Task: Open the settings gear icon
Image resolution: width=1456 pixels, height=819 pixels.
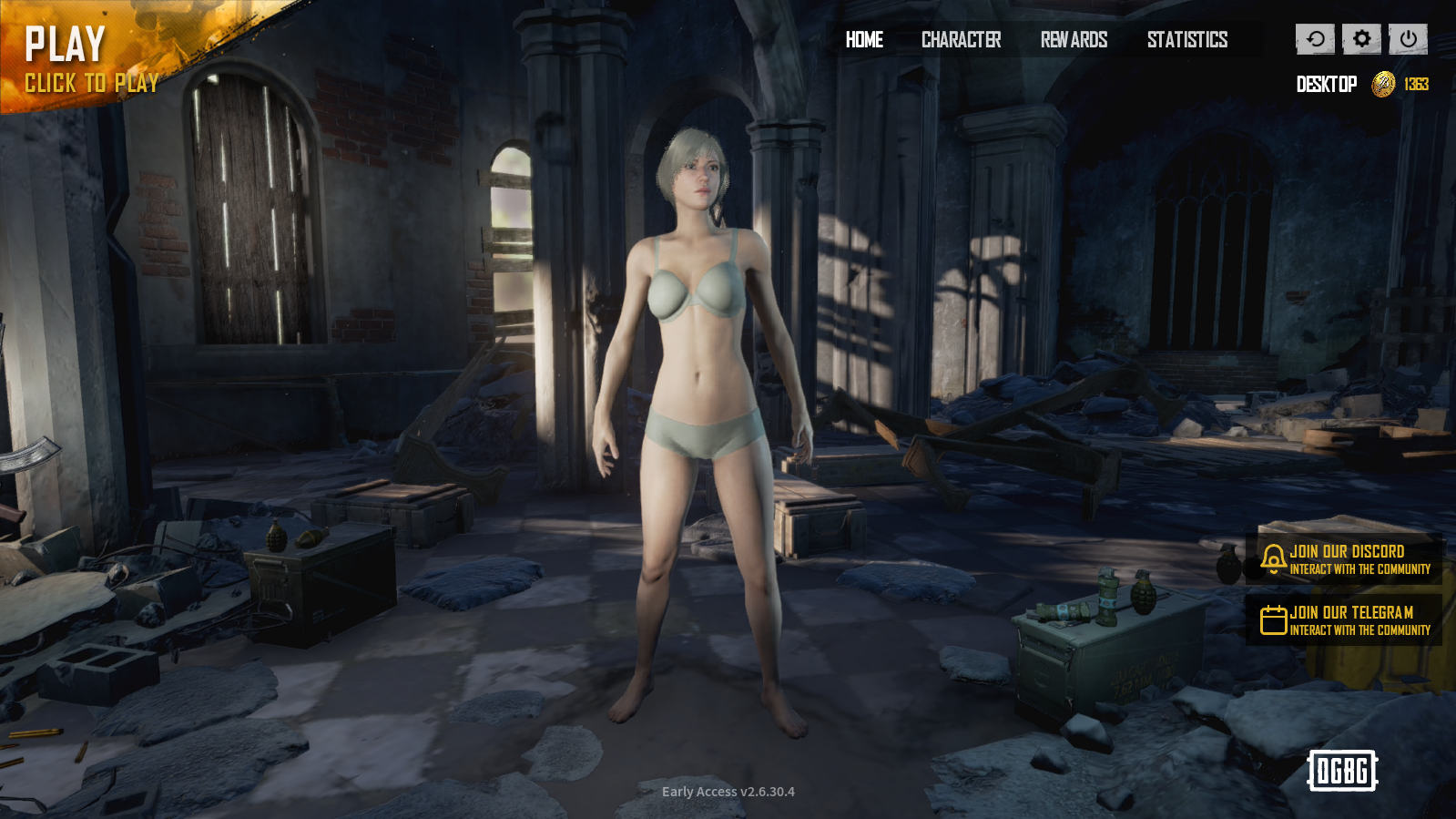Action: [1359, 39]
